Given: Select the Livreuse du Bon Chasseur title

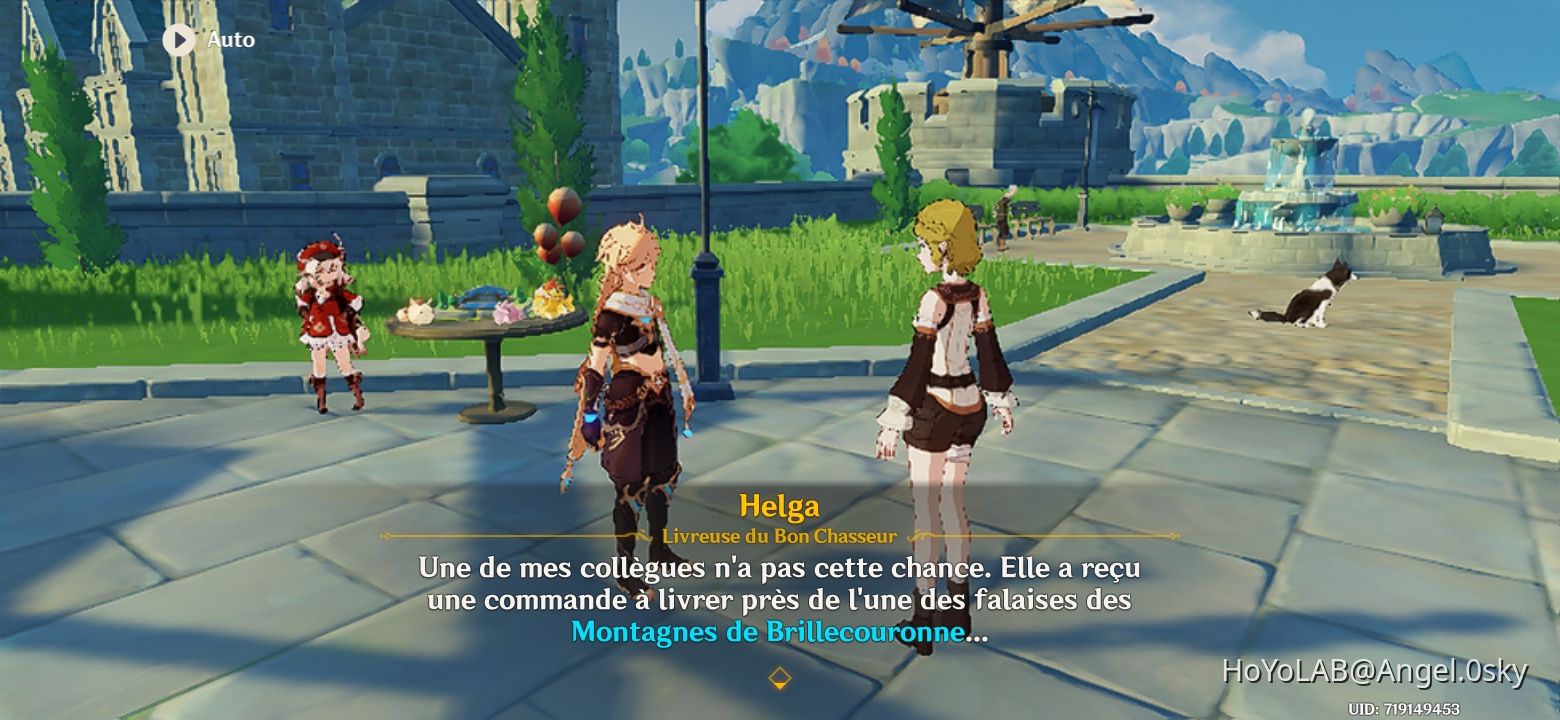Looking at the screenshot, I should [781, 535].
